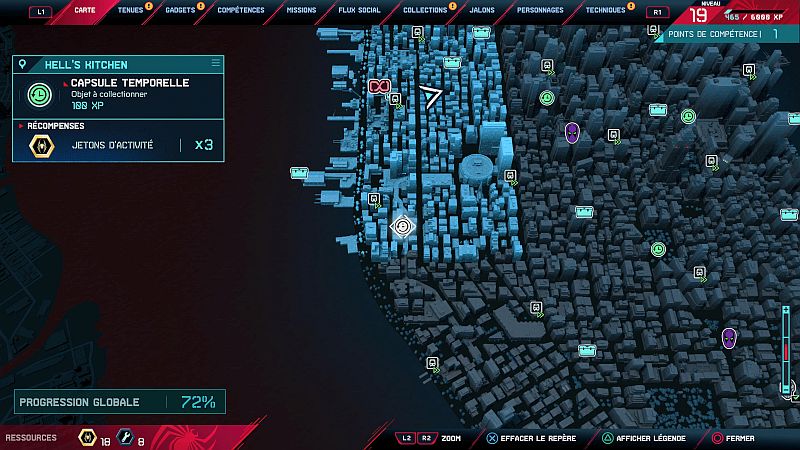The image size is (800, 450).
Task: Go to the Compétences tab
Action: (241, 10)
